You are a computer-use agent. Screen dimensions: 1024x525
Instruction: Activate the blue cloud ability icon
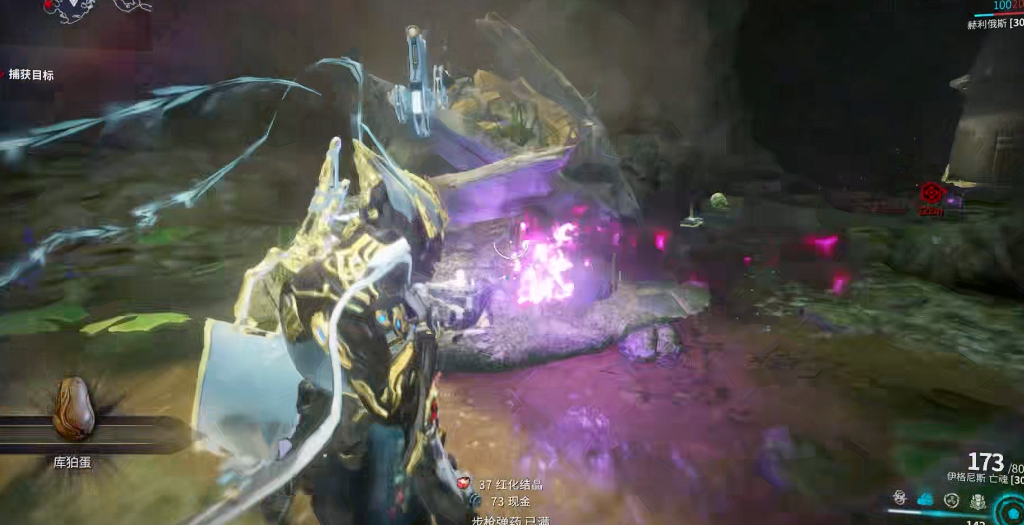927,498
